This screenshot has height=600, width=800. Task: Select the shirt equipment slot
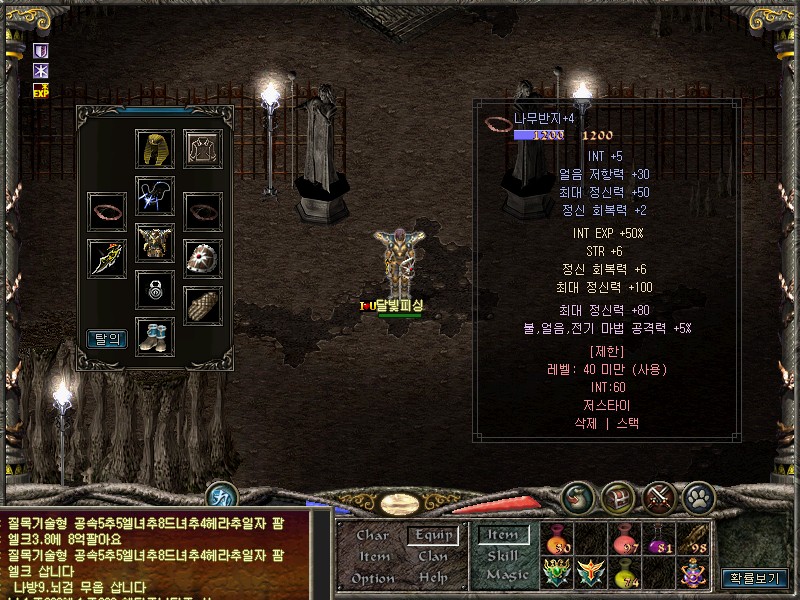click(x=204, y=149)
